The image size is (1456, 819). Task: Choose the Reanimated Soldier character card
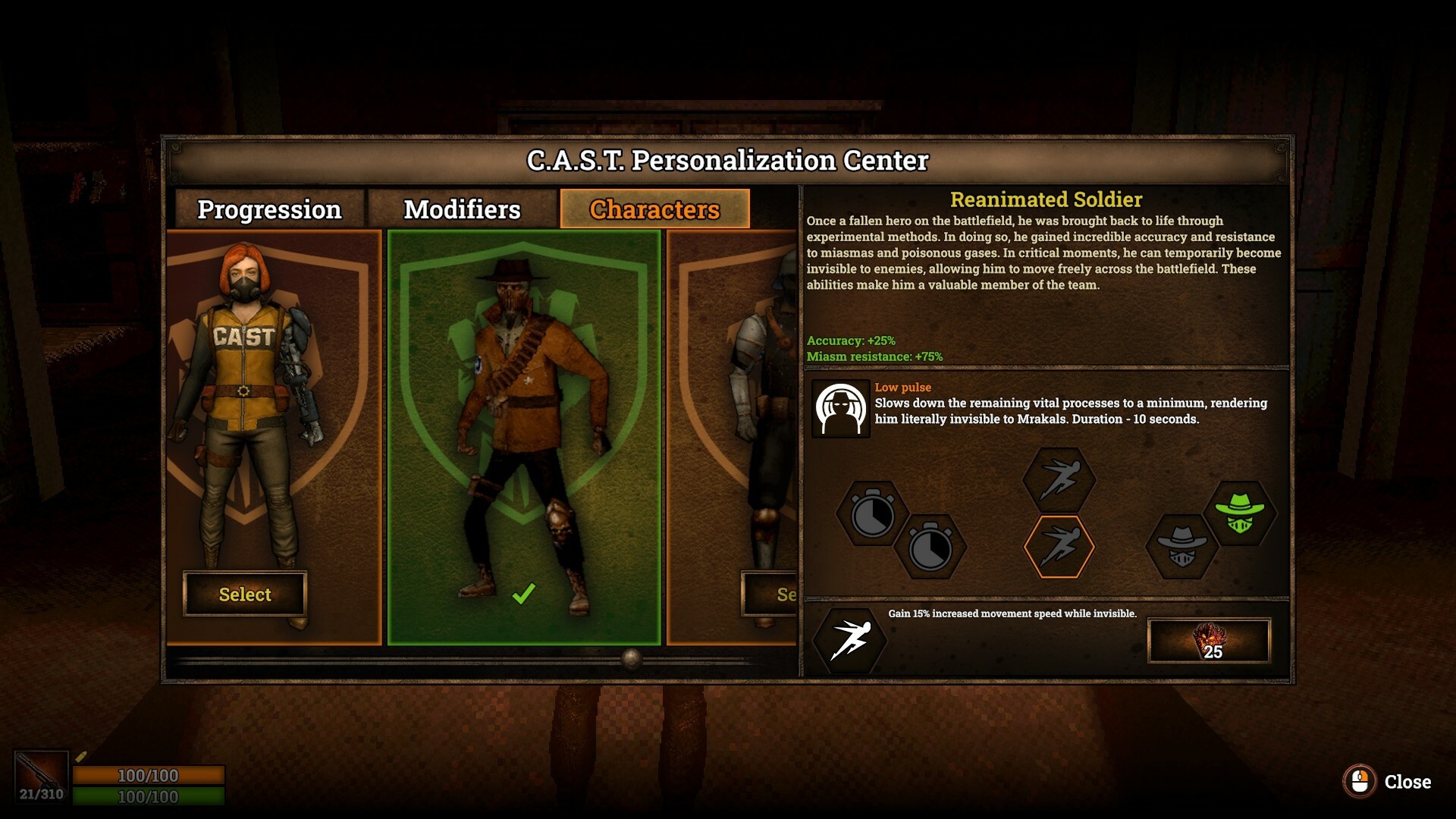tap(523, 437)
